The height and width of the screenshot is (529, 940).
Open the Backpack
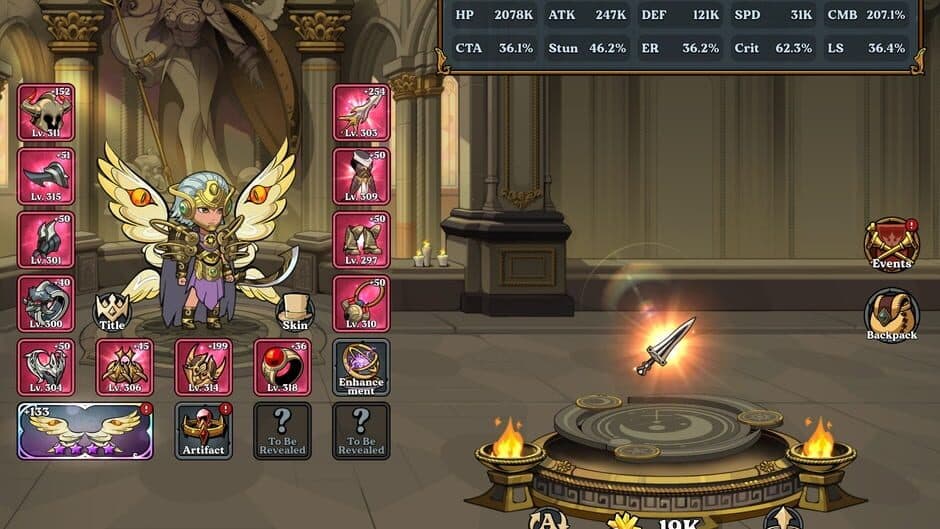pos(891,317)
